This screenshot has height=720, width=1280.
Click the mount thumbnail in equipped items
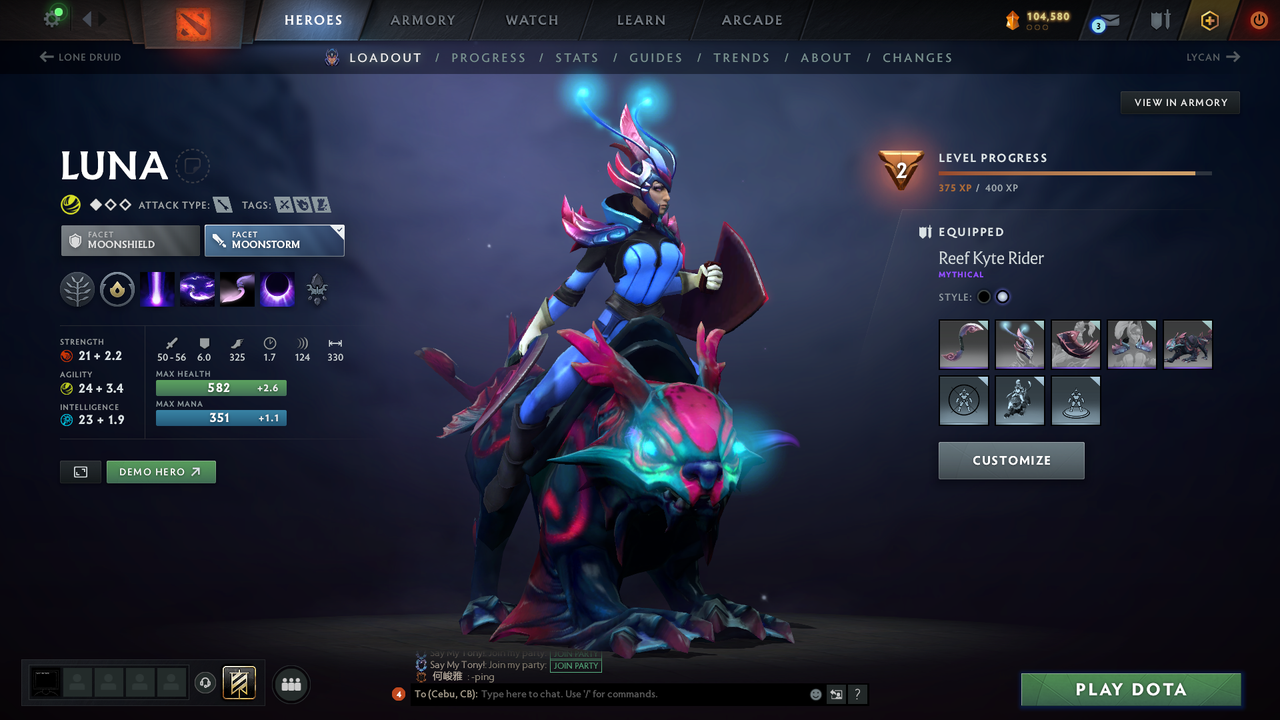click(1188, 344)
